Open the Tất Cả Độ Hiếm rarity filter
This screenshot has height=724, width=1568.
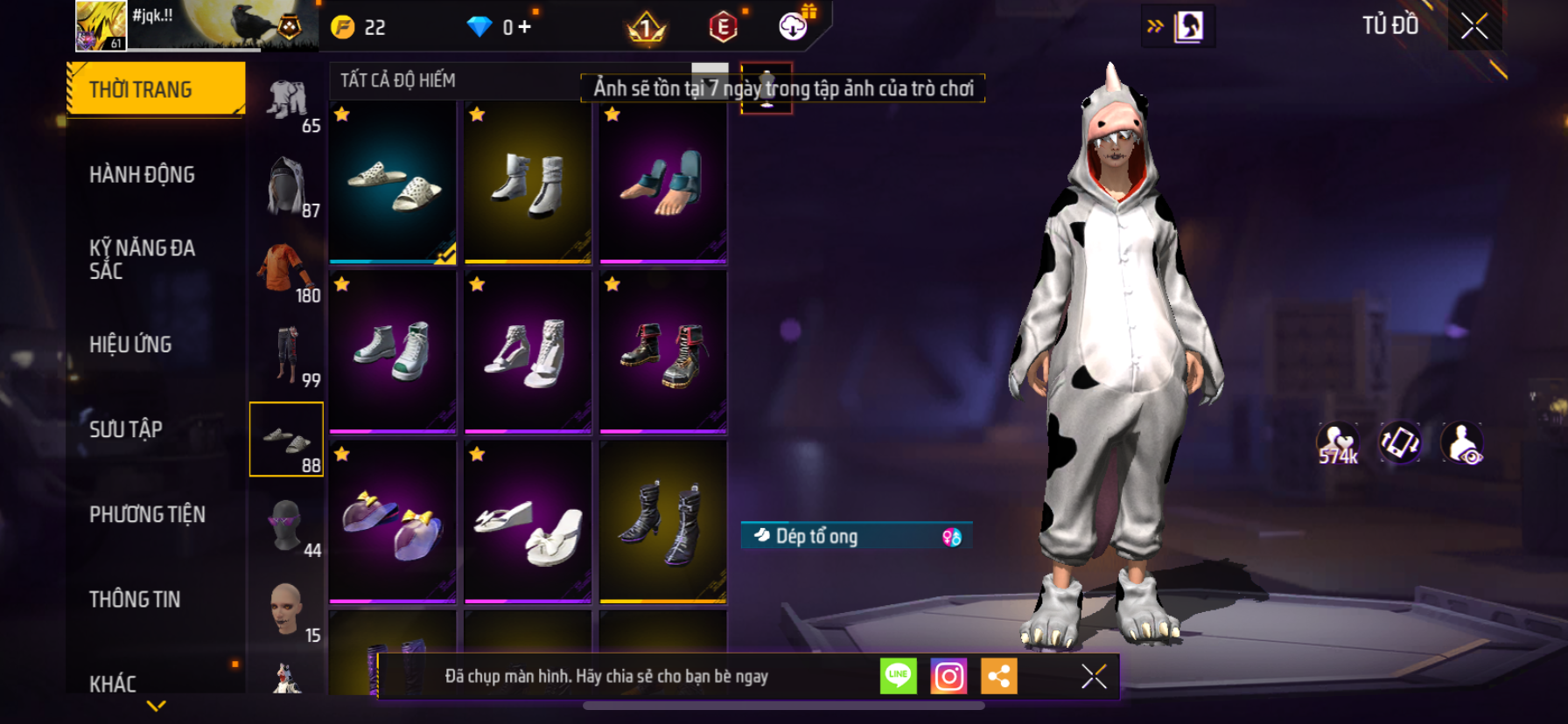[x=399, y=80]
